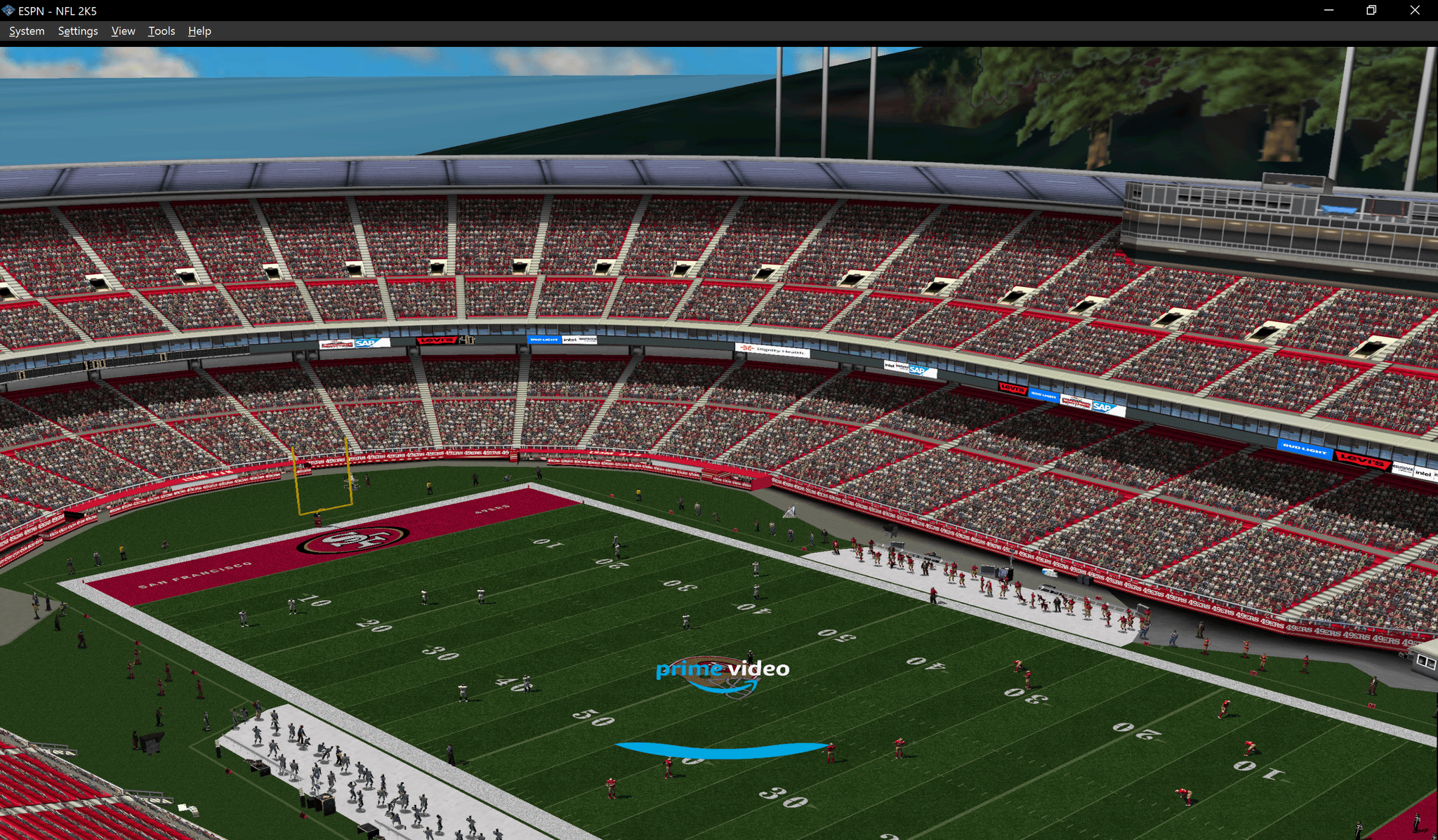Viewport: 1438px width, 840px height.
Task: Click the Intel ad next to Bud Light
Action: point(570,339)
